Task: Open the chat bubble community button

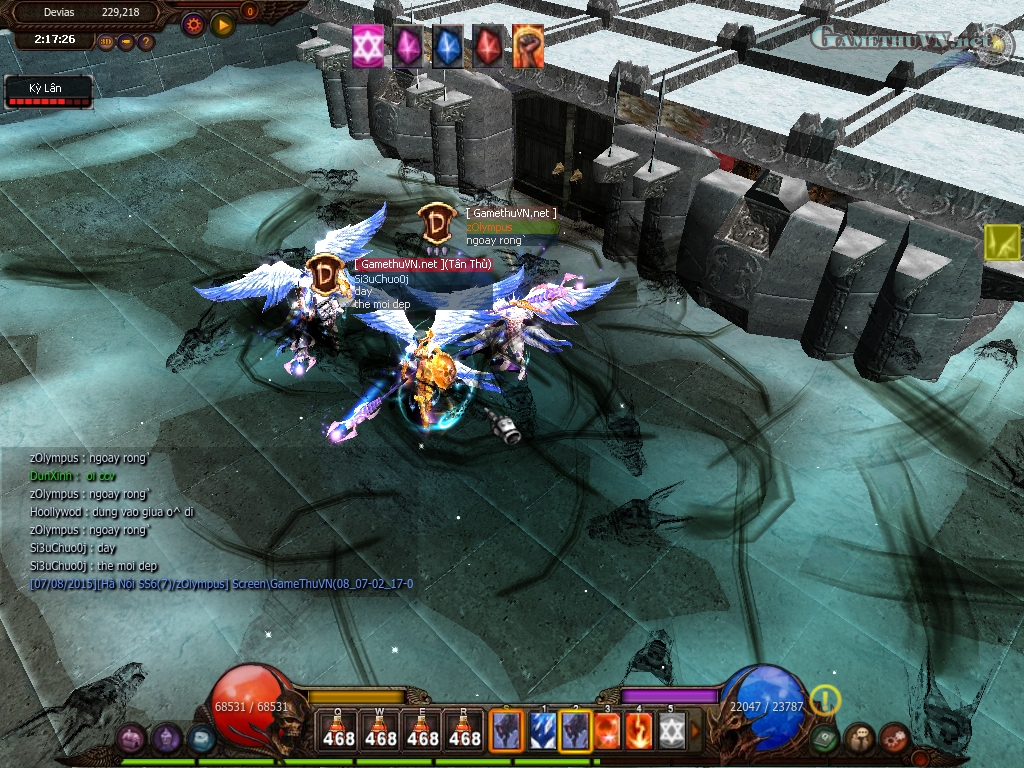Action: [859, 739]
